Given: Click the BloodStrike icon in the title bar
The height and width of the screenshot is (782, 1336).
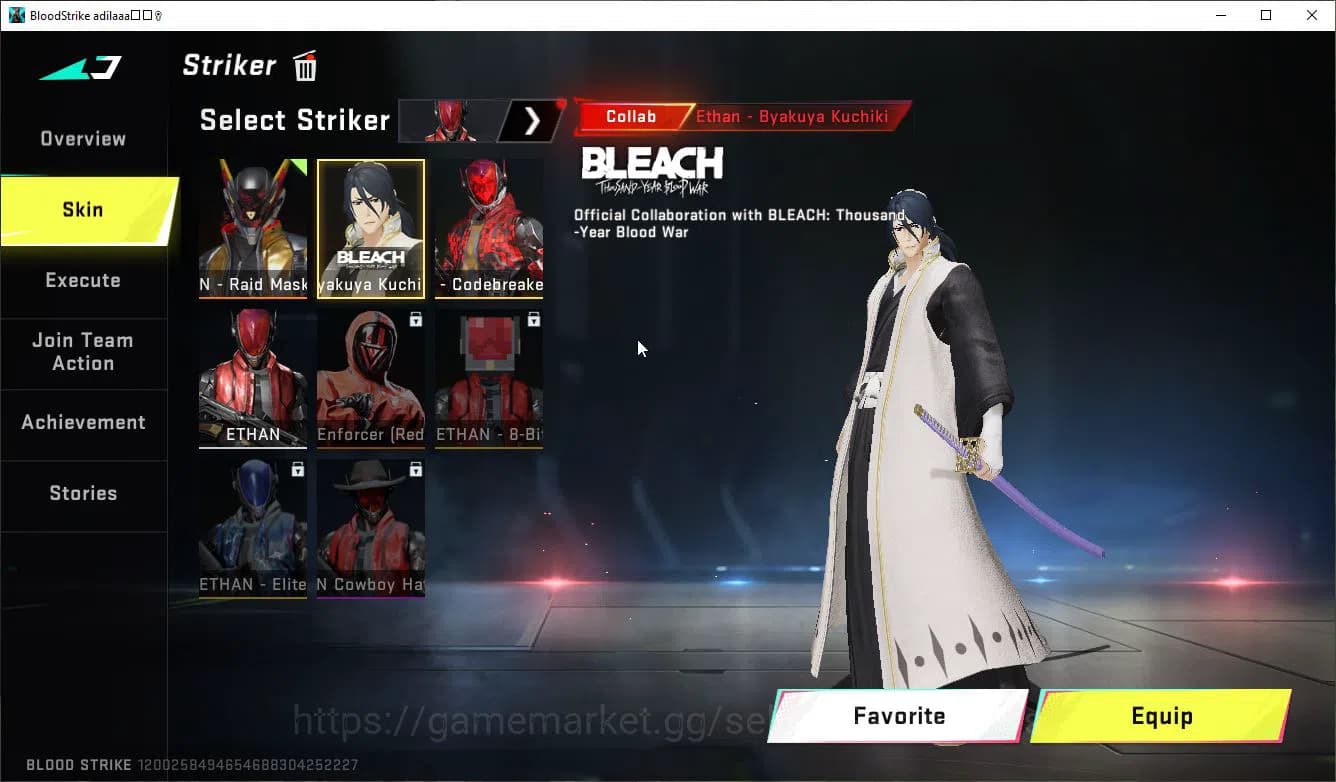Looking at the screenshot, I should 15,14.
